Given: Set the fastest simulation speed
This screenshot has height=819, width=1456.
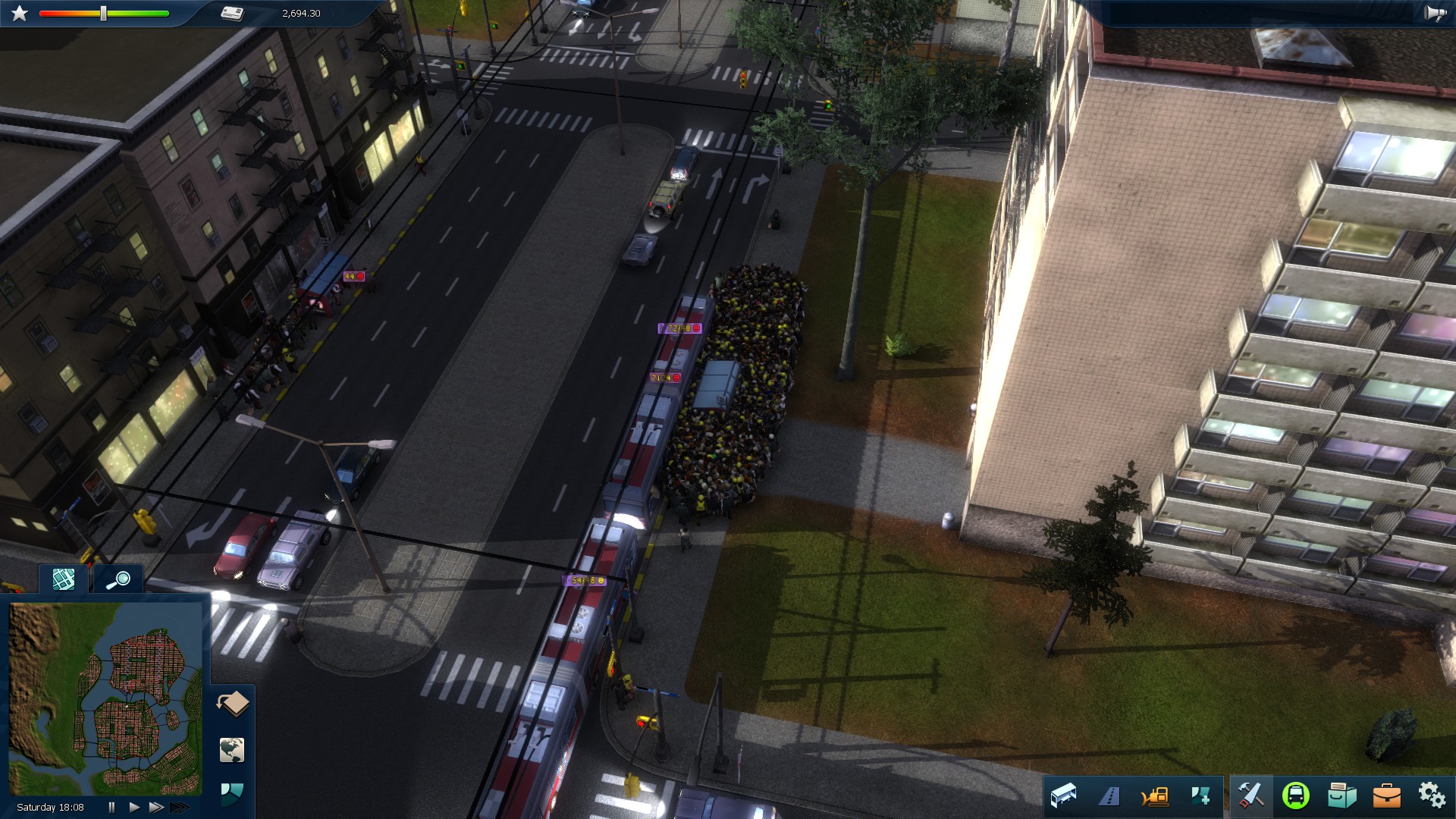Looking at the screenshot, I should (179, 806).
